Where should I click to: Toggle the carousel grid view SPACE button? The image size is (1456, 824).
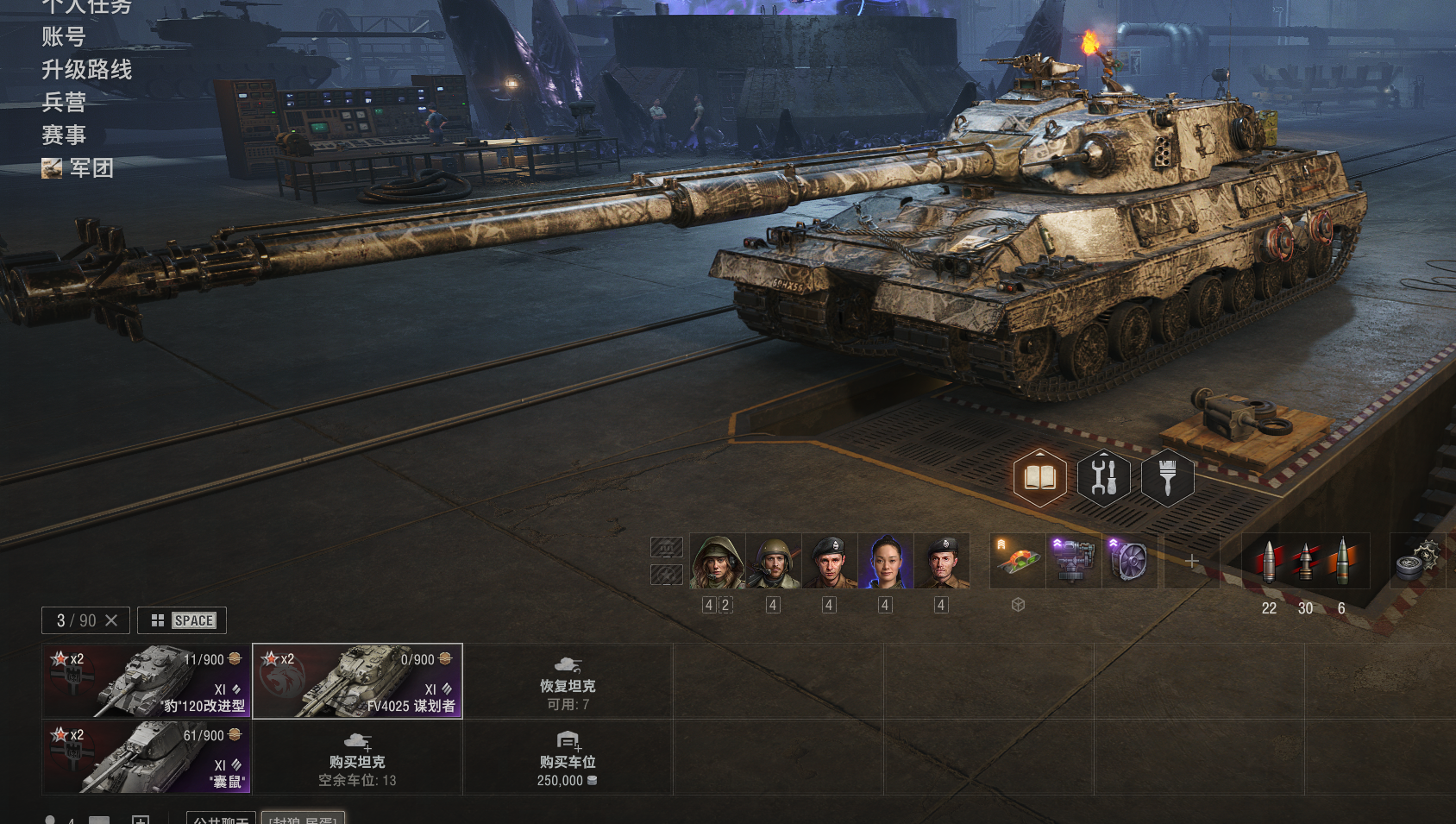tap(182, 620)
